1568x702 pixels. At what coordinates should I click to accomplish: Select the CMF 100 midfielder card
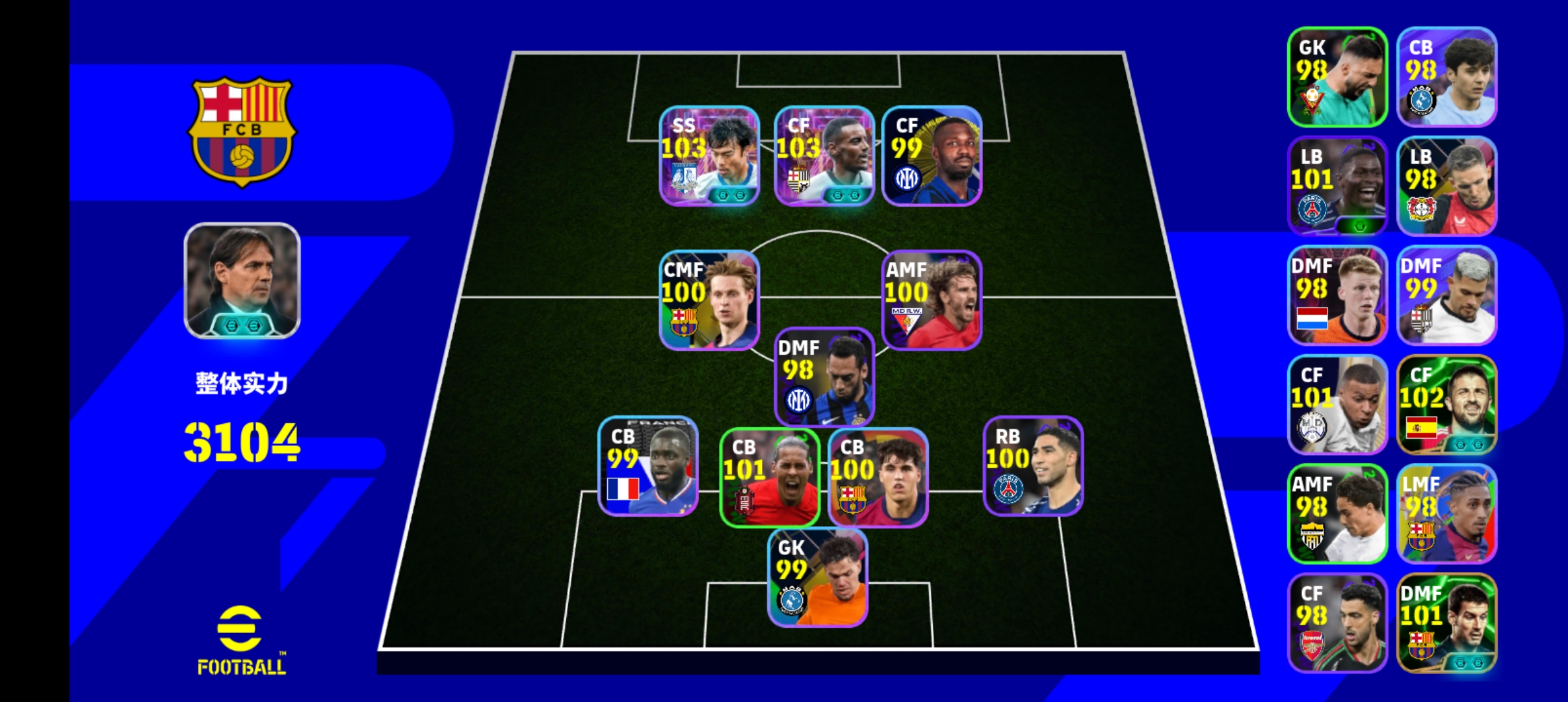pos(709,300)
